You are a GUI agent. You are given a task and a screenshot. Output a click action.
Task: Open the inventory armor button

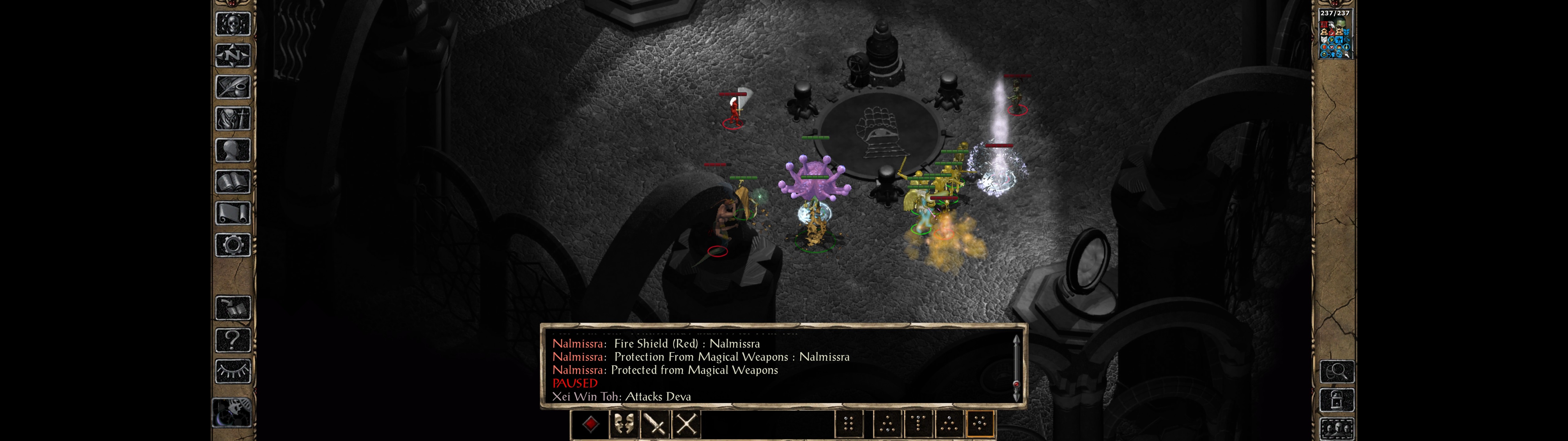(x=232, y=119)
